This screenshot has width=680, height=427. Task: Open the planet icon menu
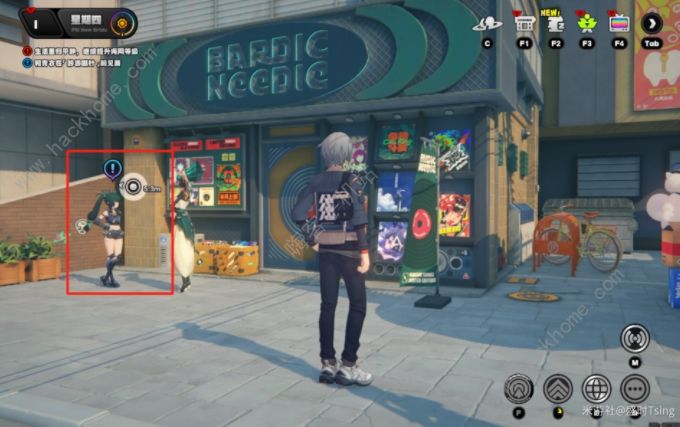click(489, 22)
